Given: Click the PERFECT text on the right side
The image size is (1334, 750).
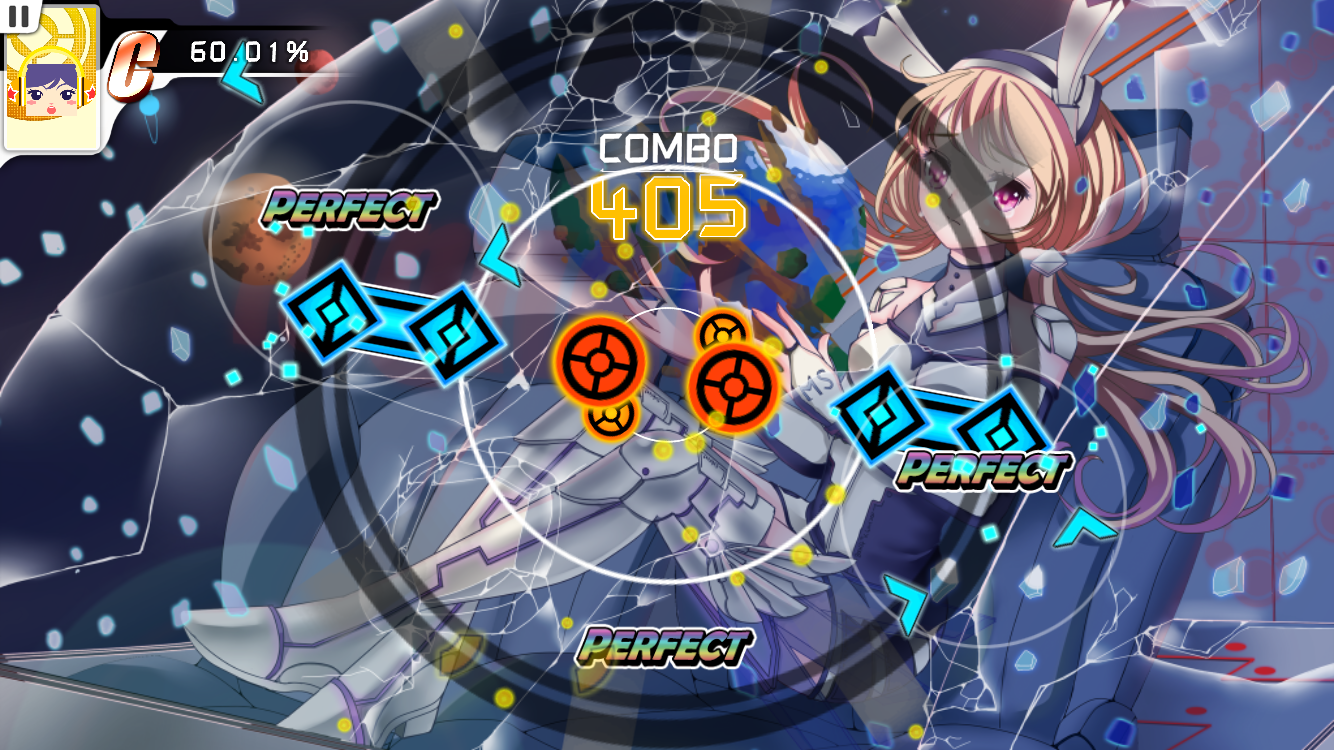Looking at the screenshot, I should tap(985, 468).
